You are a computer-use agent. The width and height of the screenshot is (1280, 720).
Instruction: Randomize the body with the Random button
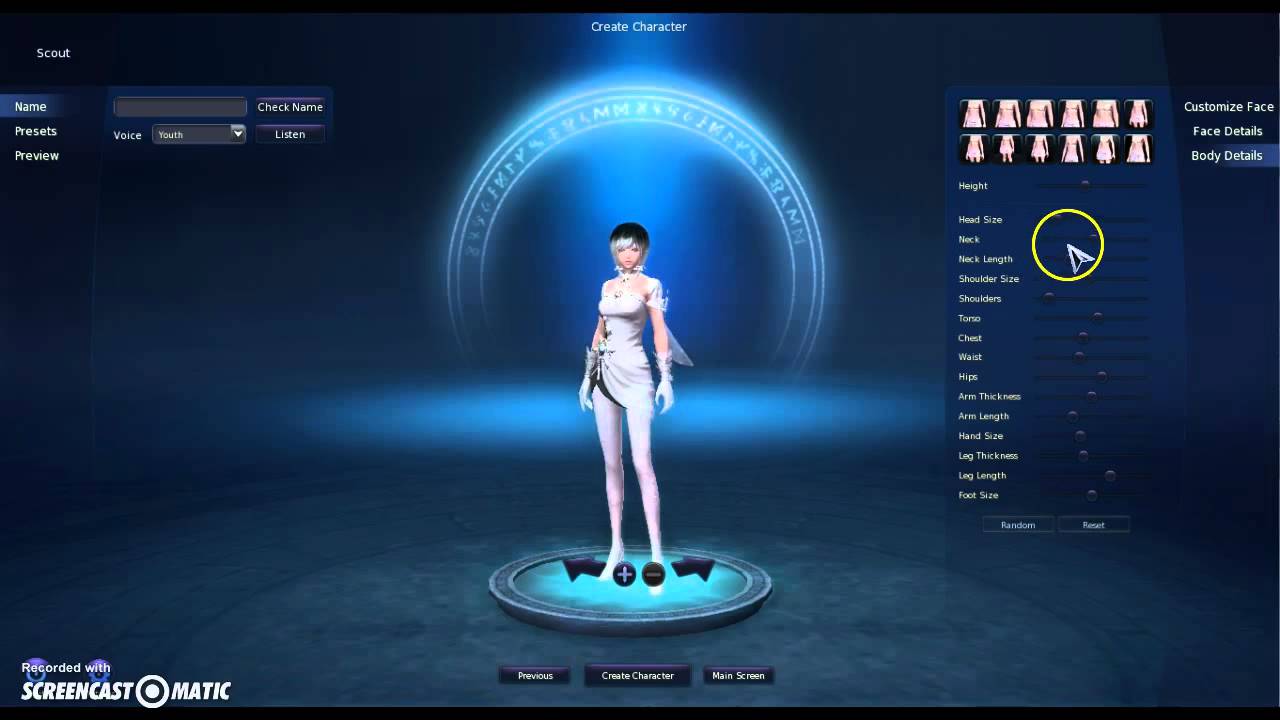1018,524
